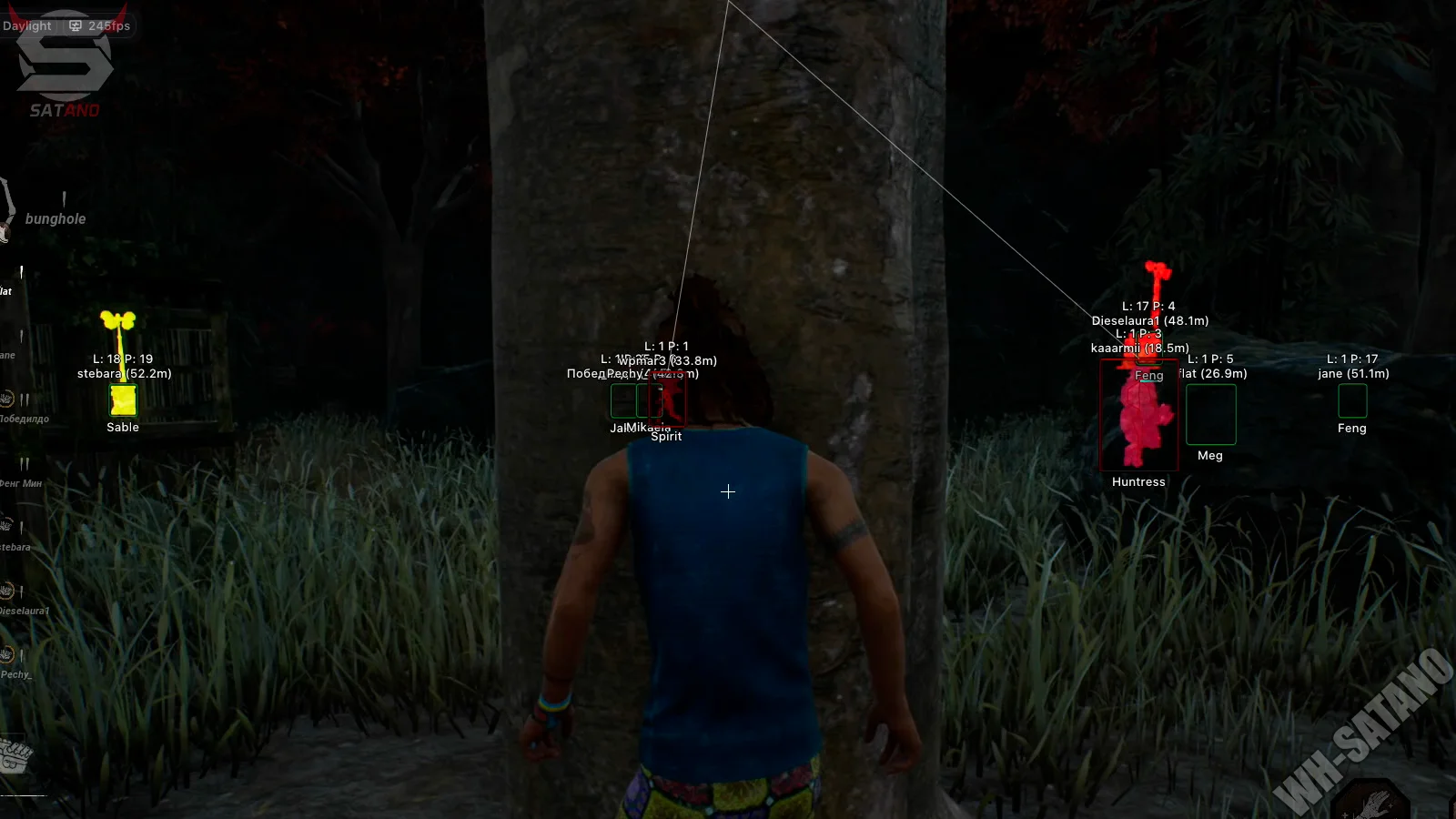Select the bunghole player name tag

[x=55, y=218]
